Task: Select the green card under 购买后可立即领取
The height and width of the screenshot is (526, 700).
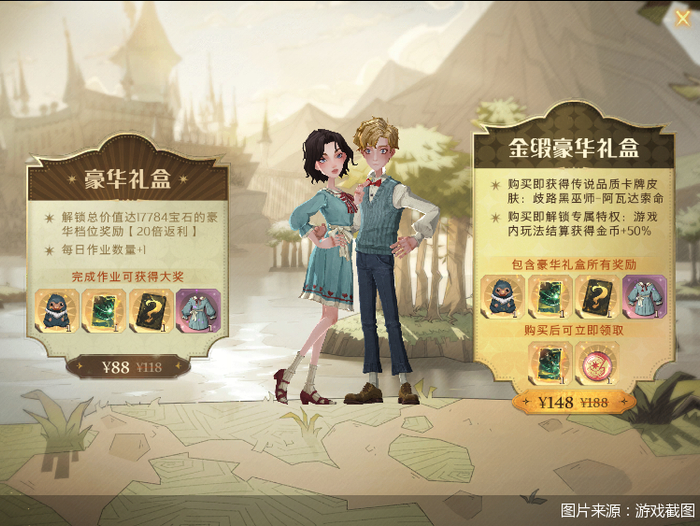Action: click(550, 362)
